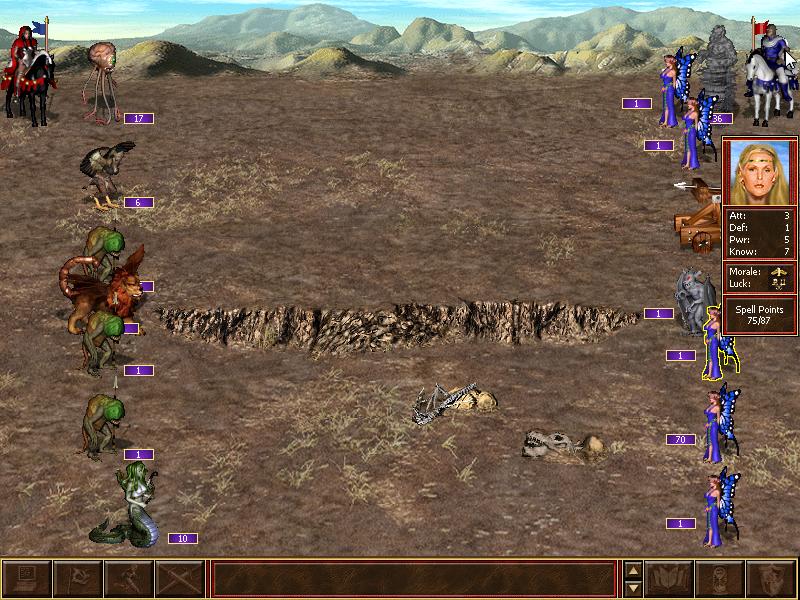This screenshot has width=800, height=600.
Task: Click the hourglass wait button
Action: (x=720, y=579)
